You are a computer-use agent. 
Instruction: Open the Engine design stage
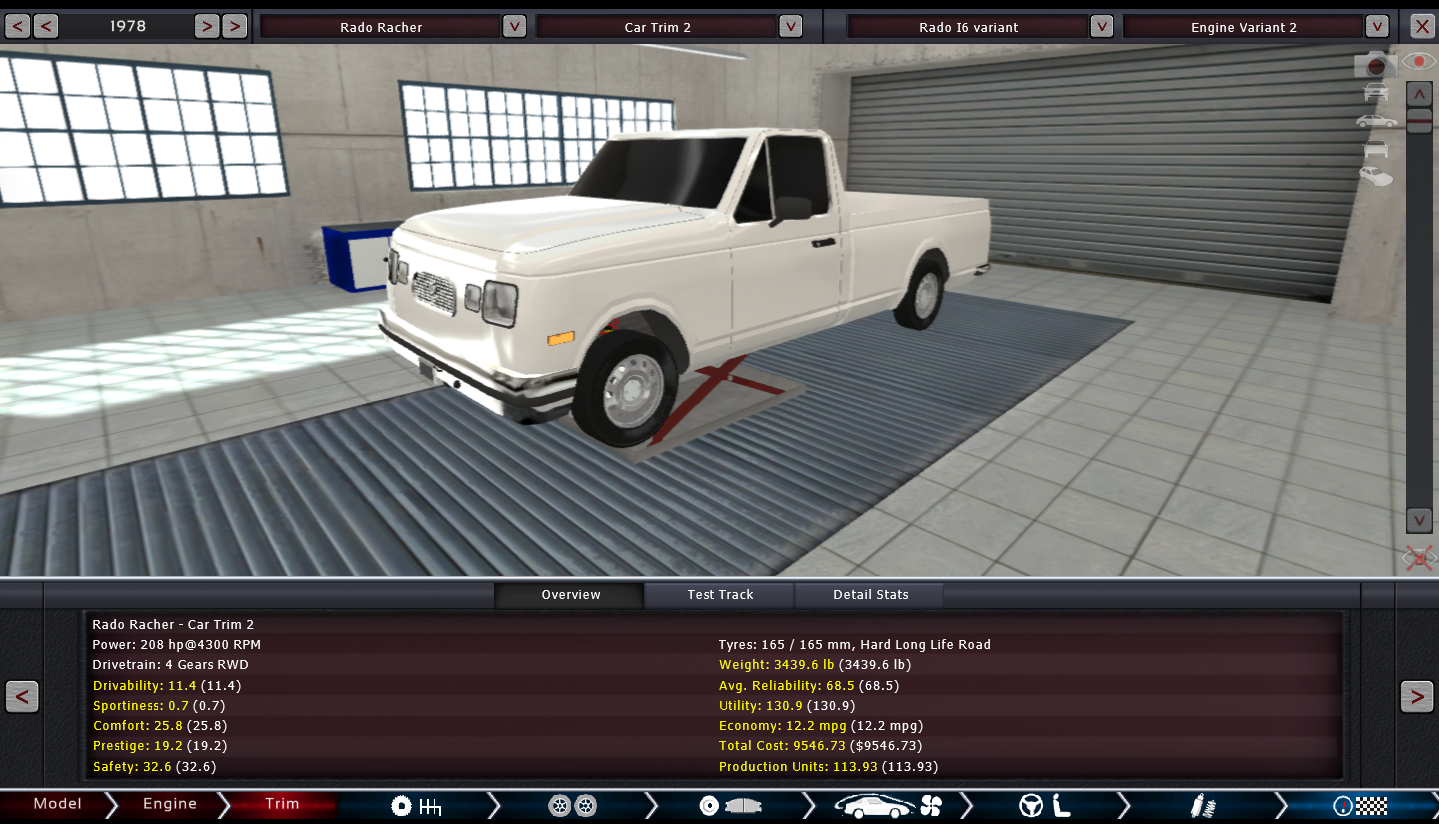click(x=169, y=804)
